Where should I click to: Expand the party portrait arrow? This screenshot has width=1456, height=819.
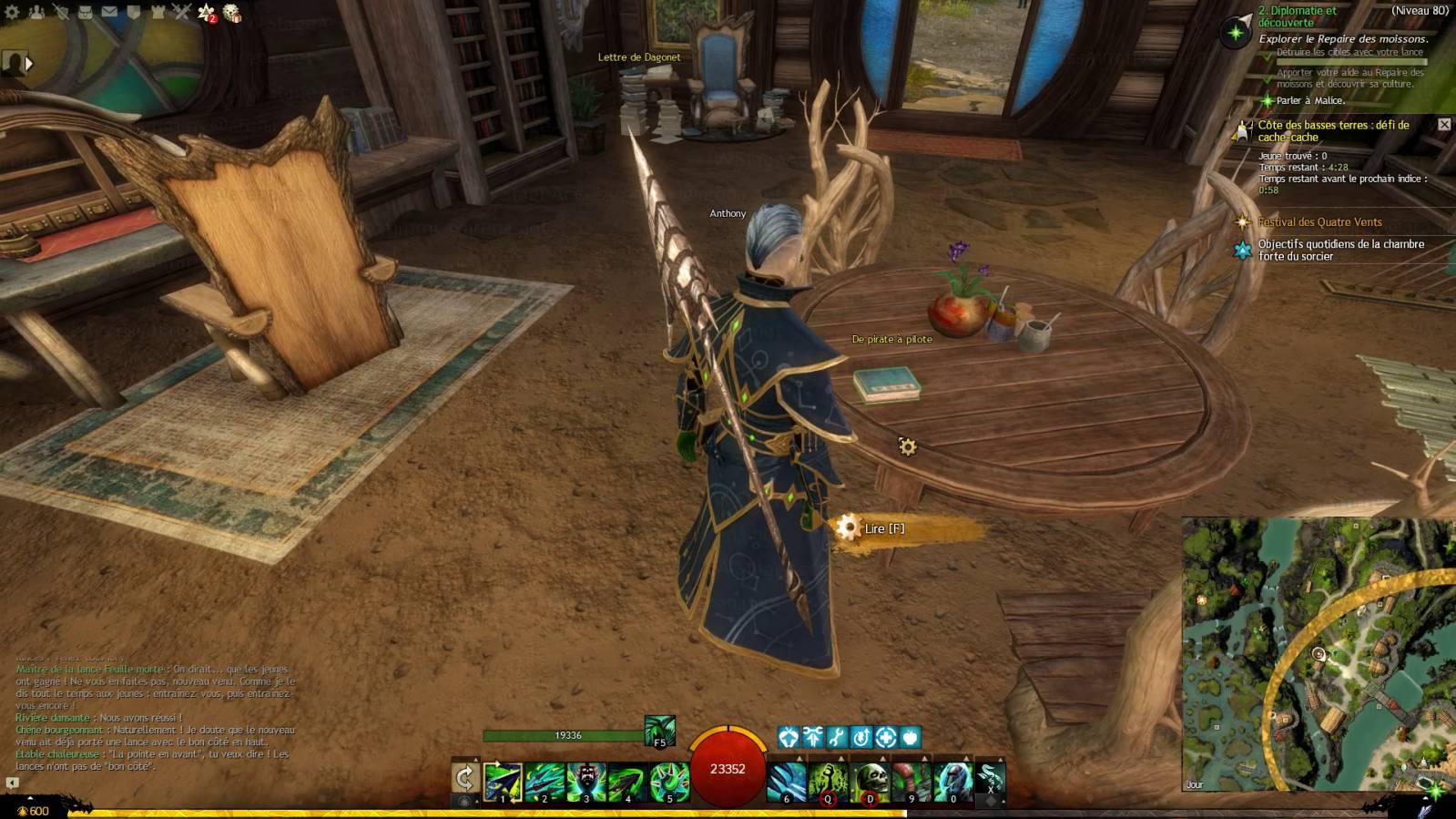point(29,63)
